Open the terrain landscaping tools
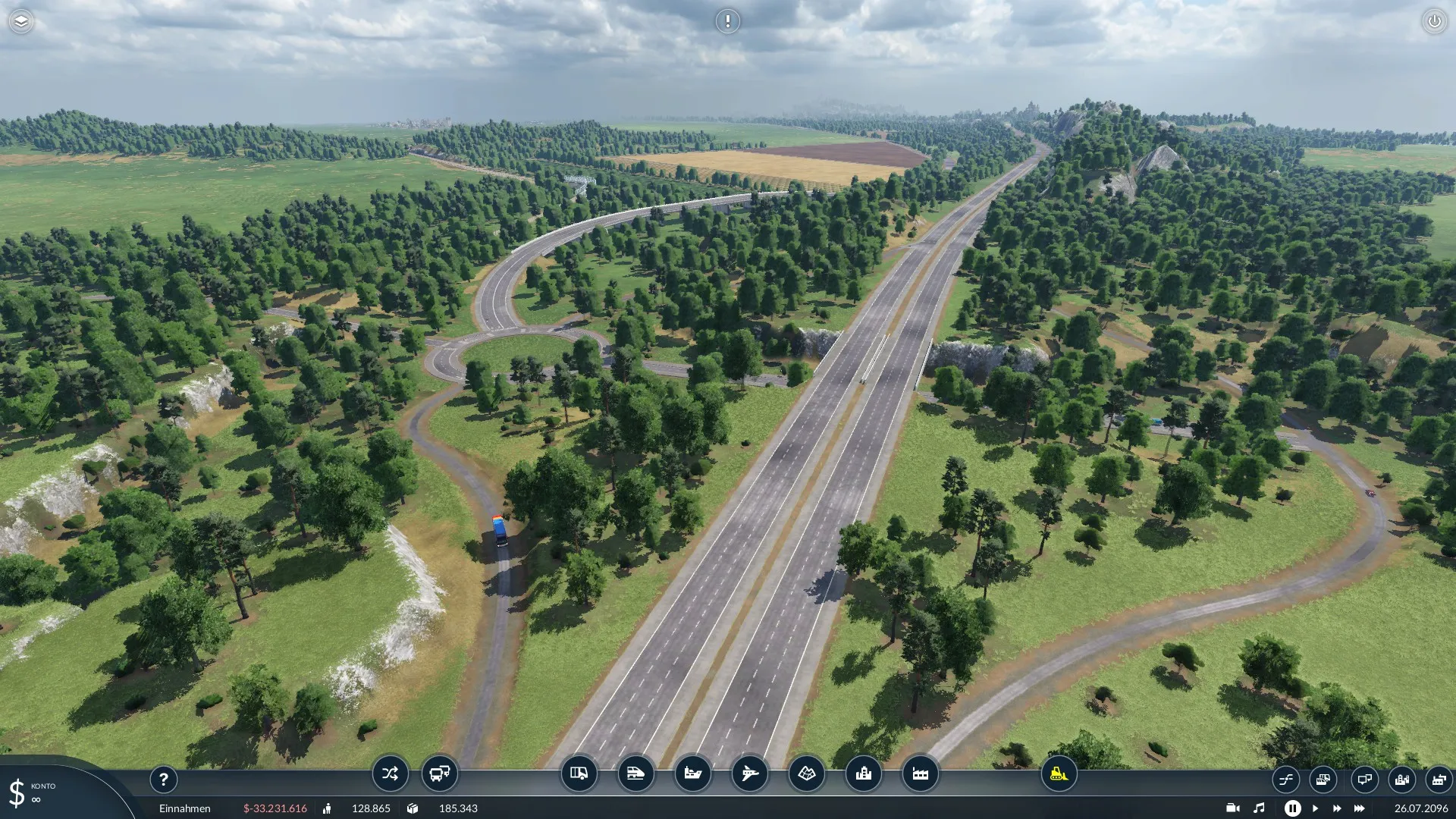 coord(806,773)
